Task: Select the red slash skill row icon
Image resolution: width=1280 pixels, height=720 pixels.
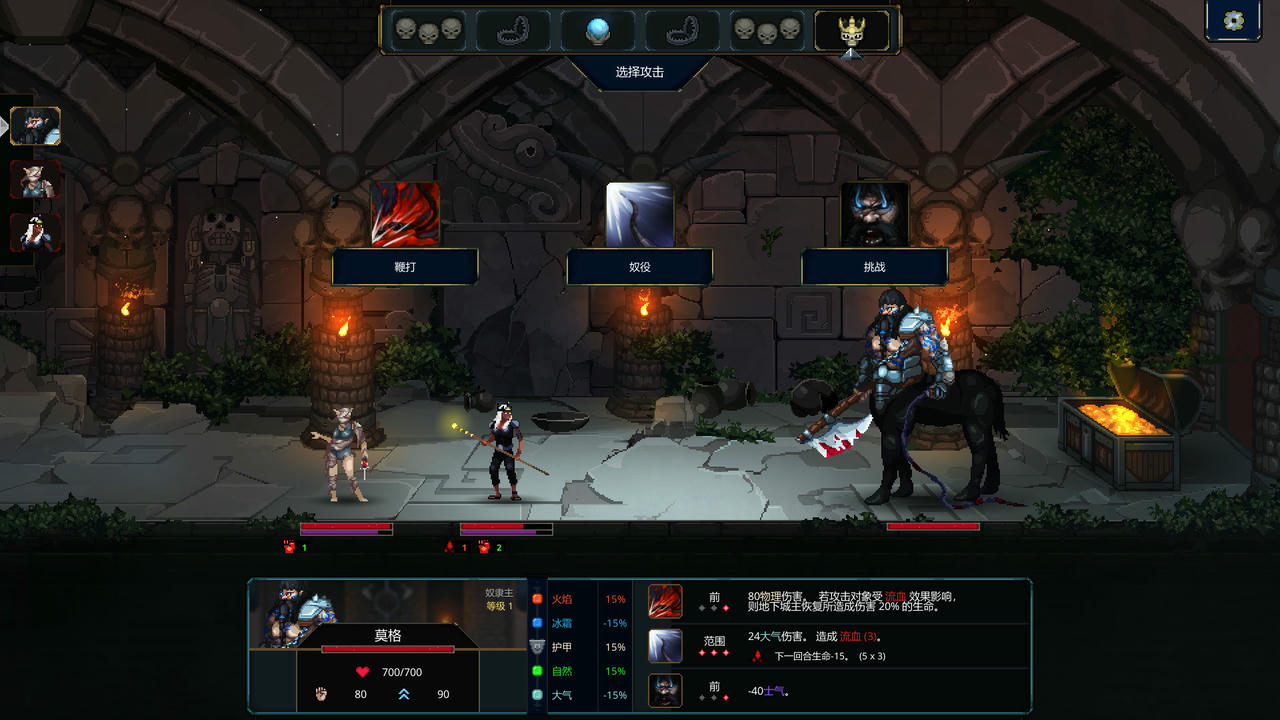Action: click(x=665, y=602)
